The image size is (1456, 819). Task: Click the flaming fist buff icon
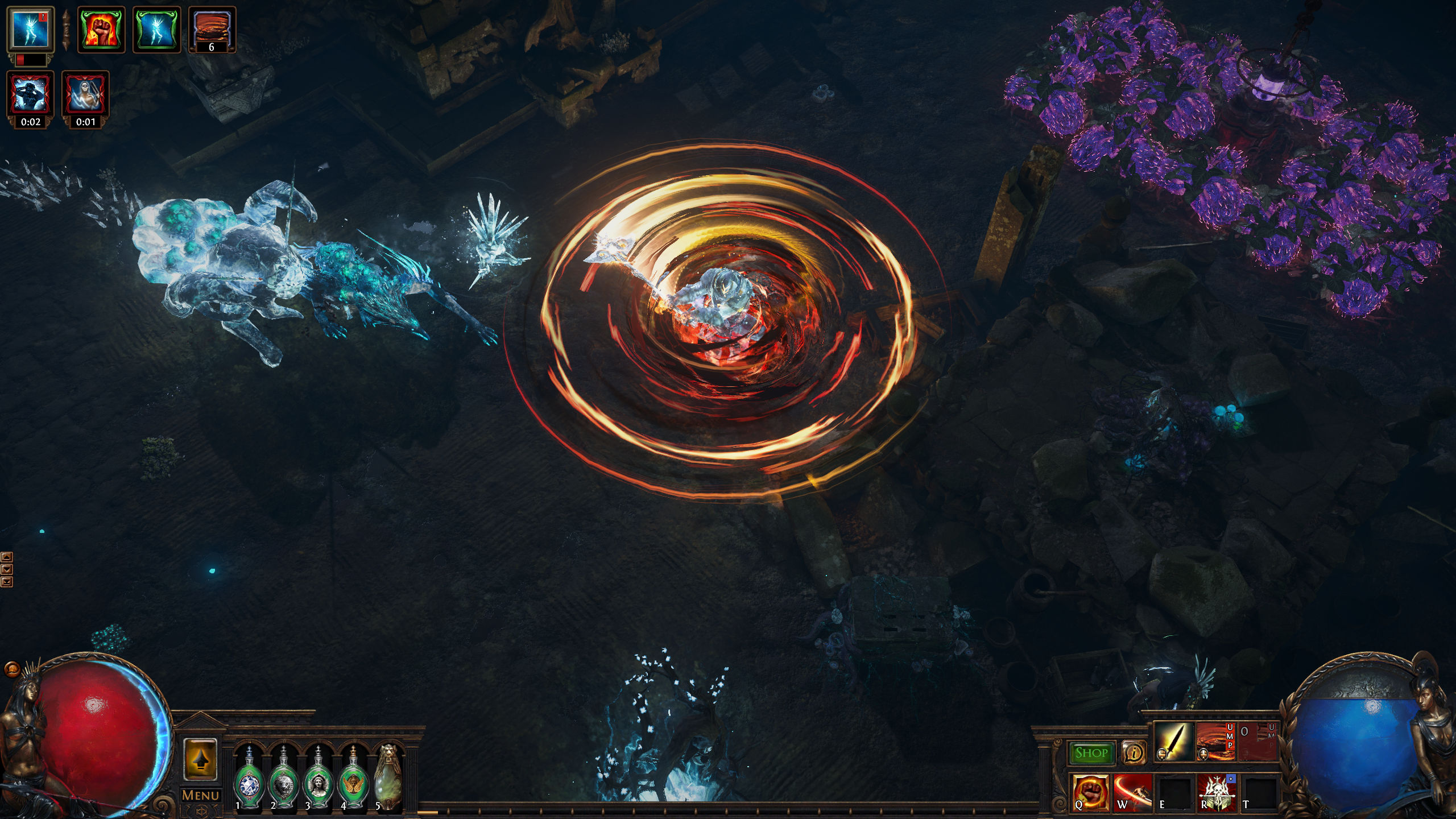(101, 29)
